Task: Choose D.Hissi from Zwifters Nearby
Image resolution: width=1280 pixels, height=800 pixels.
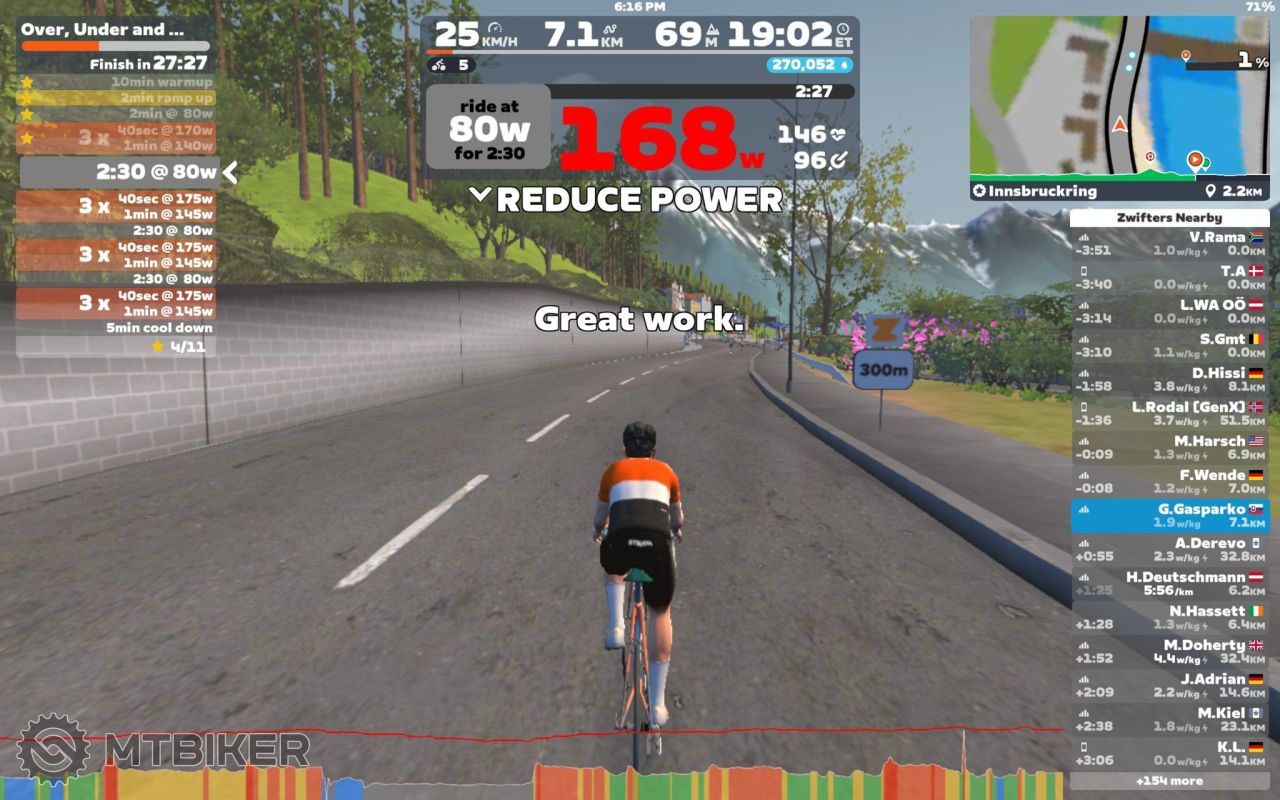Action: click(x=1169, y=379)
